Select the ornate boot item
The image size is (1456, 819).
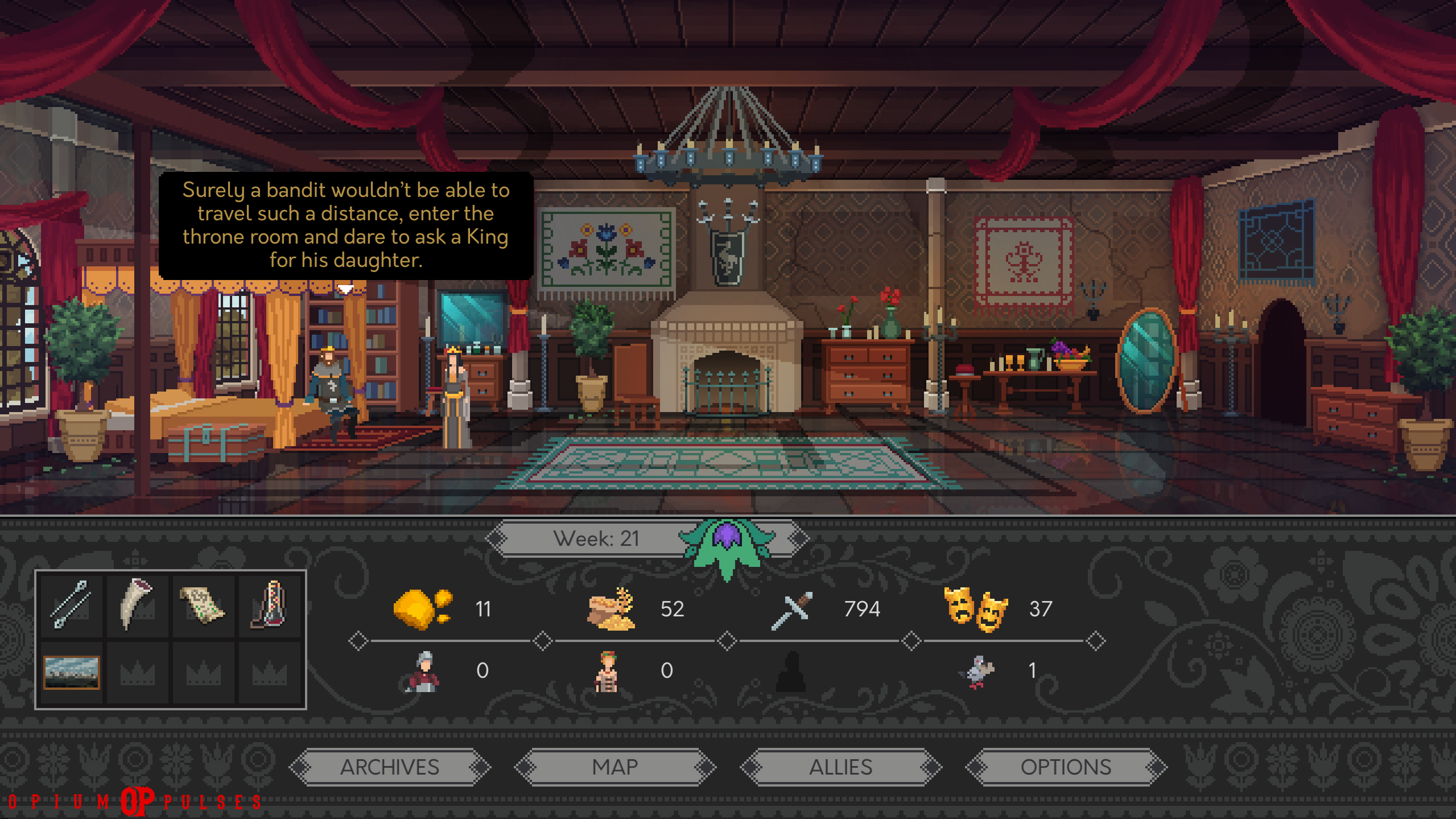coord(269,604)
